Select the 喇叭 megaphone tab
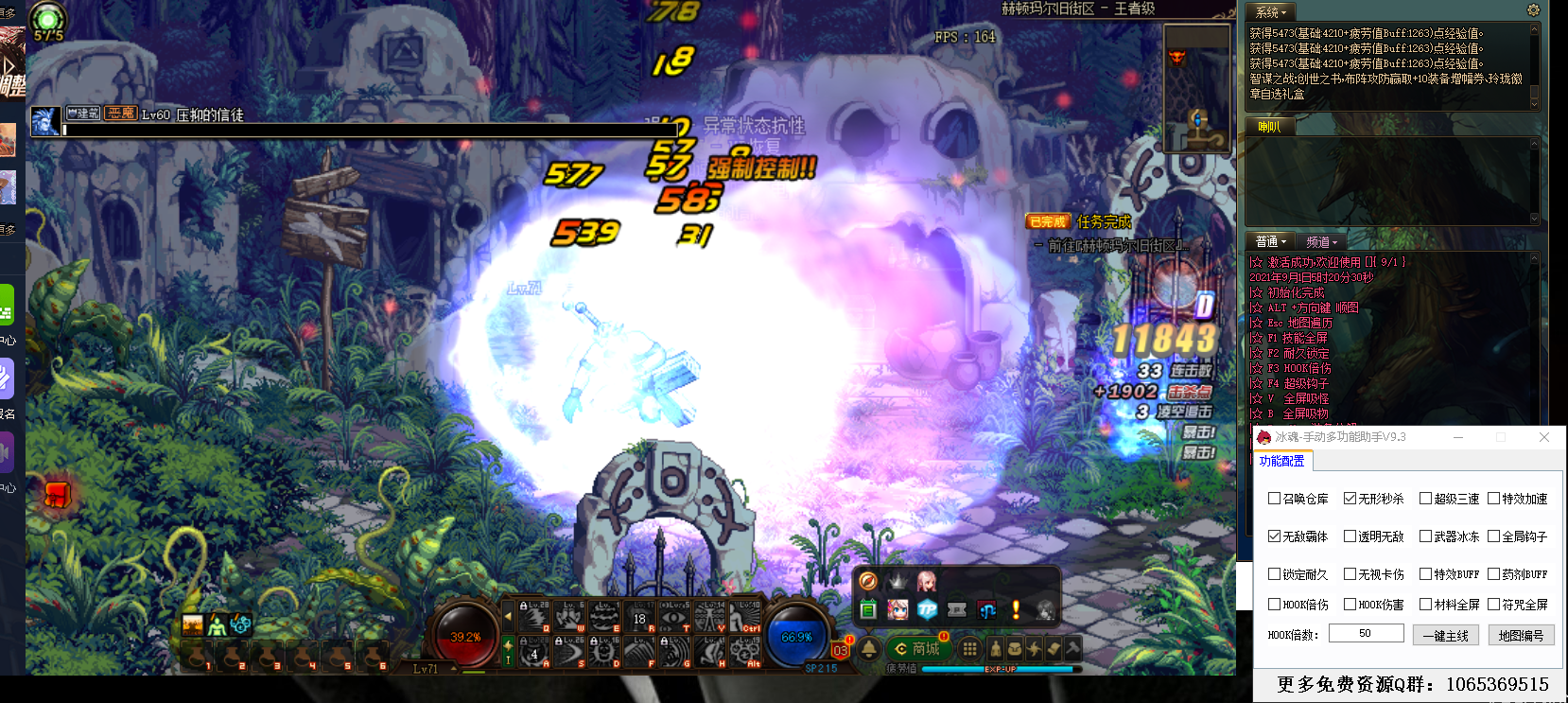The height and width of the screenshot is (703, 1568). [x=1269, y=127]
